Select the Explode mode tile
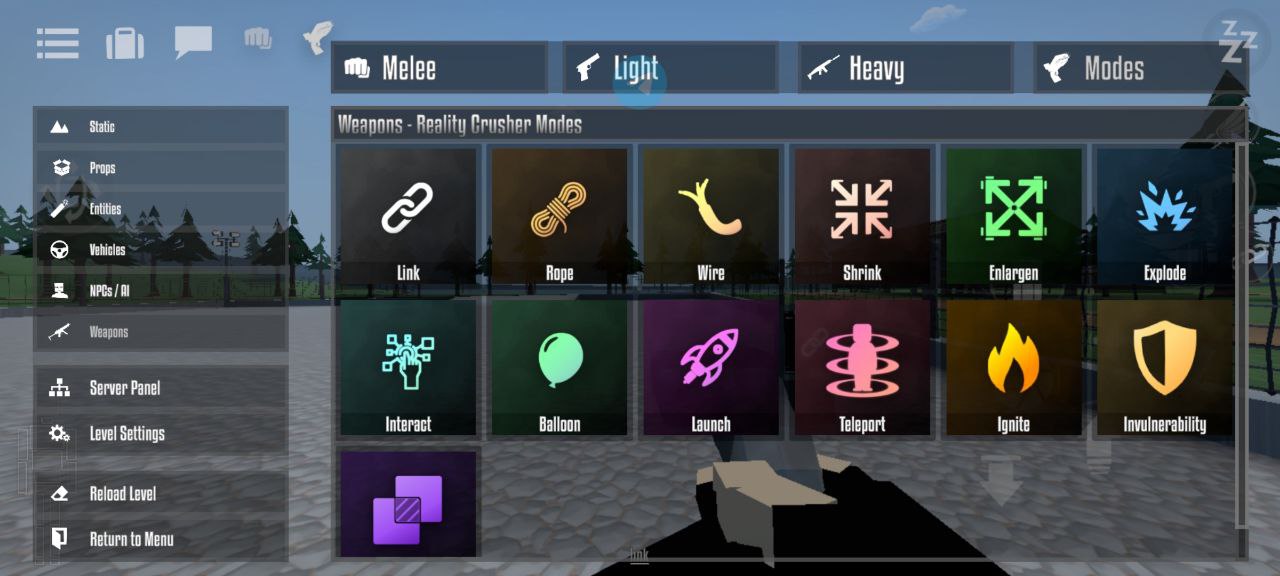The width and height of the screenshot is (1280, 576). click(x=1165, y=215)
